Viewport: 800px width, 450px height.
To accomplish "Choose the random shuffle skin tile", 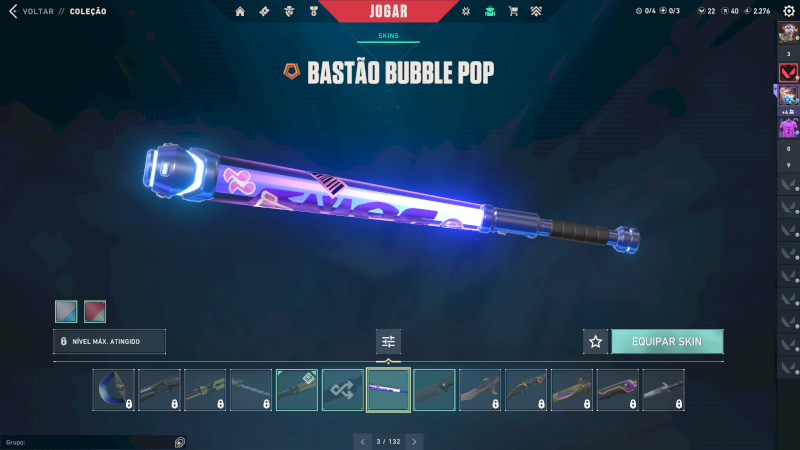I will tap(343, 390).
